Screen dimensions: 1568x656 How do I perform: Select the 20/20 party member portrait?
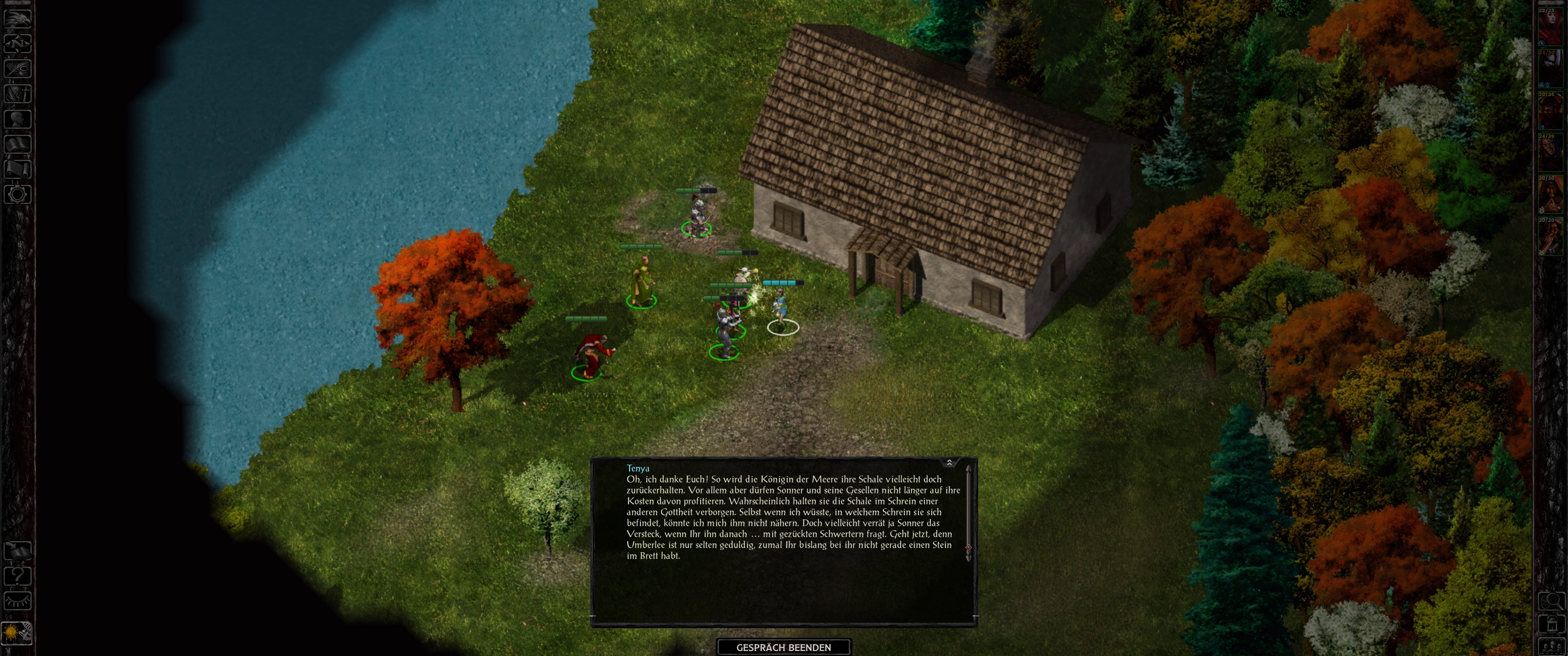[1551, 236]
